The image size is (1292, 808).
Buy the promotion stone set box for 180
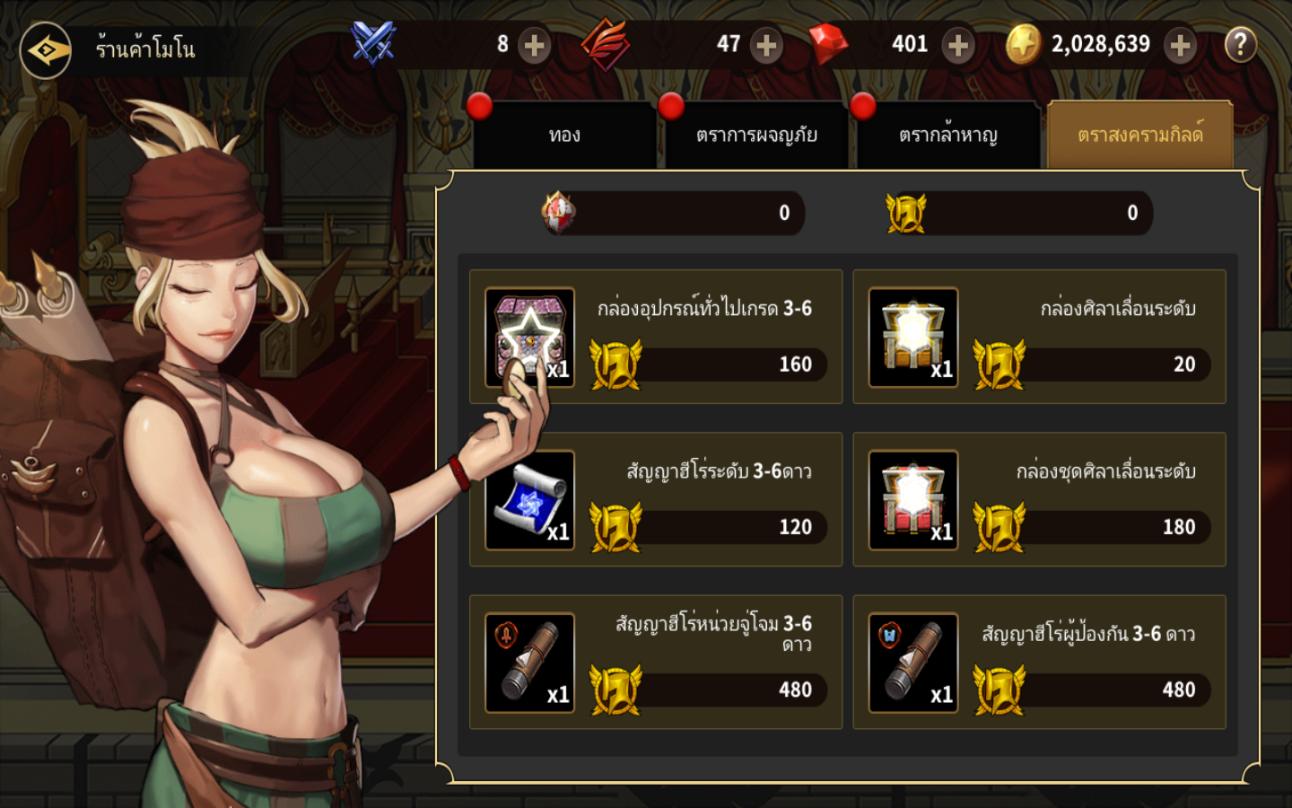(1039, 499)
